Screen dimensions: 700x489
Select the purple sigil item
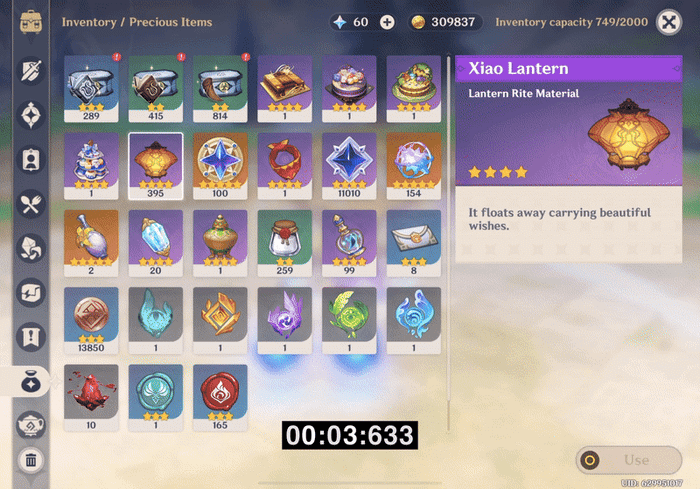point(284,316)
